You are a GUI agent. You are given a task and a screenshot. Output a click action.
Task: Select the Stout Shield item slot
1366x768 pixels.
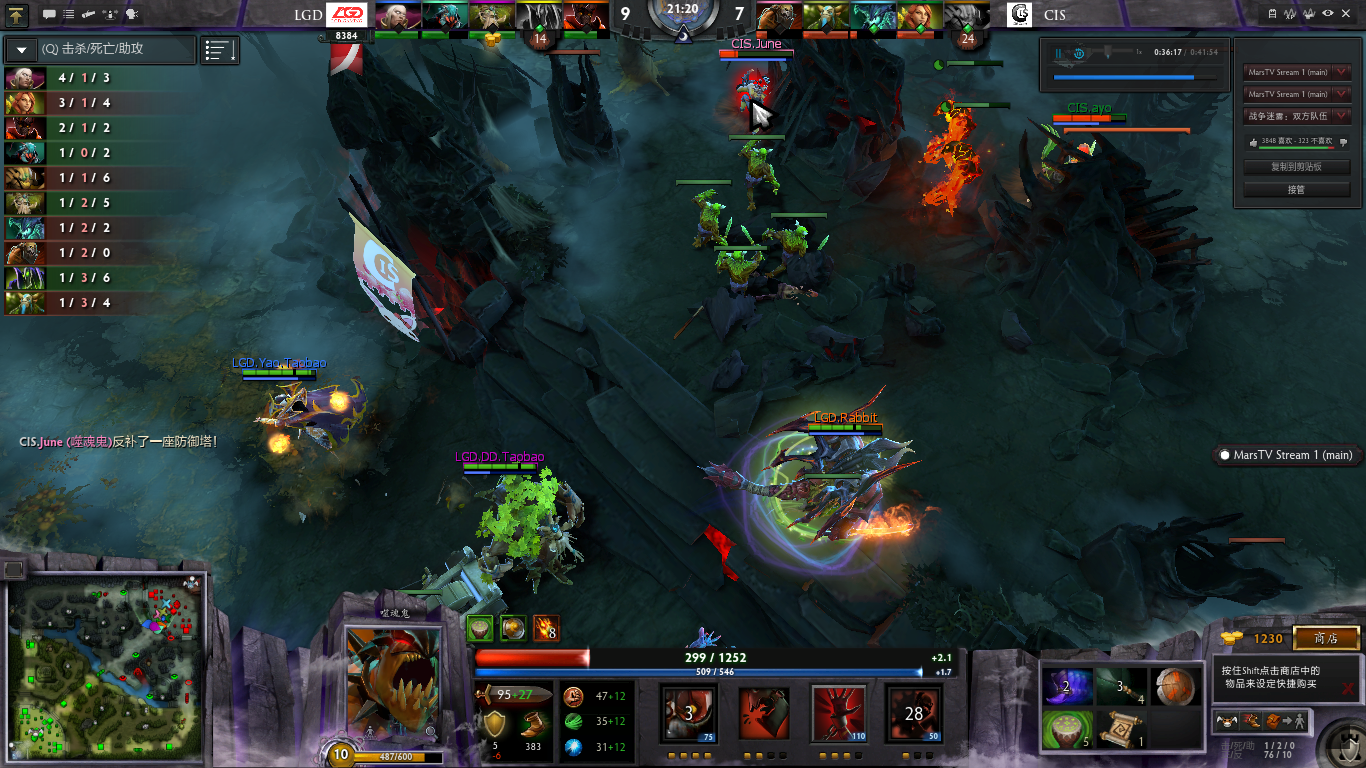click(1173, 686)
